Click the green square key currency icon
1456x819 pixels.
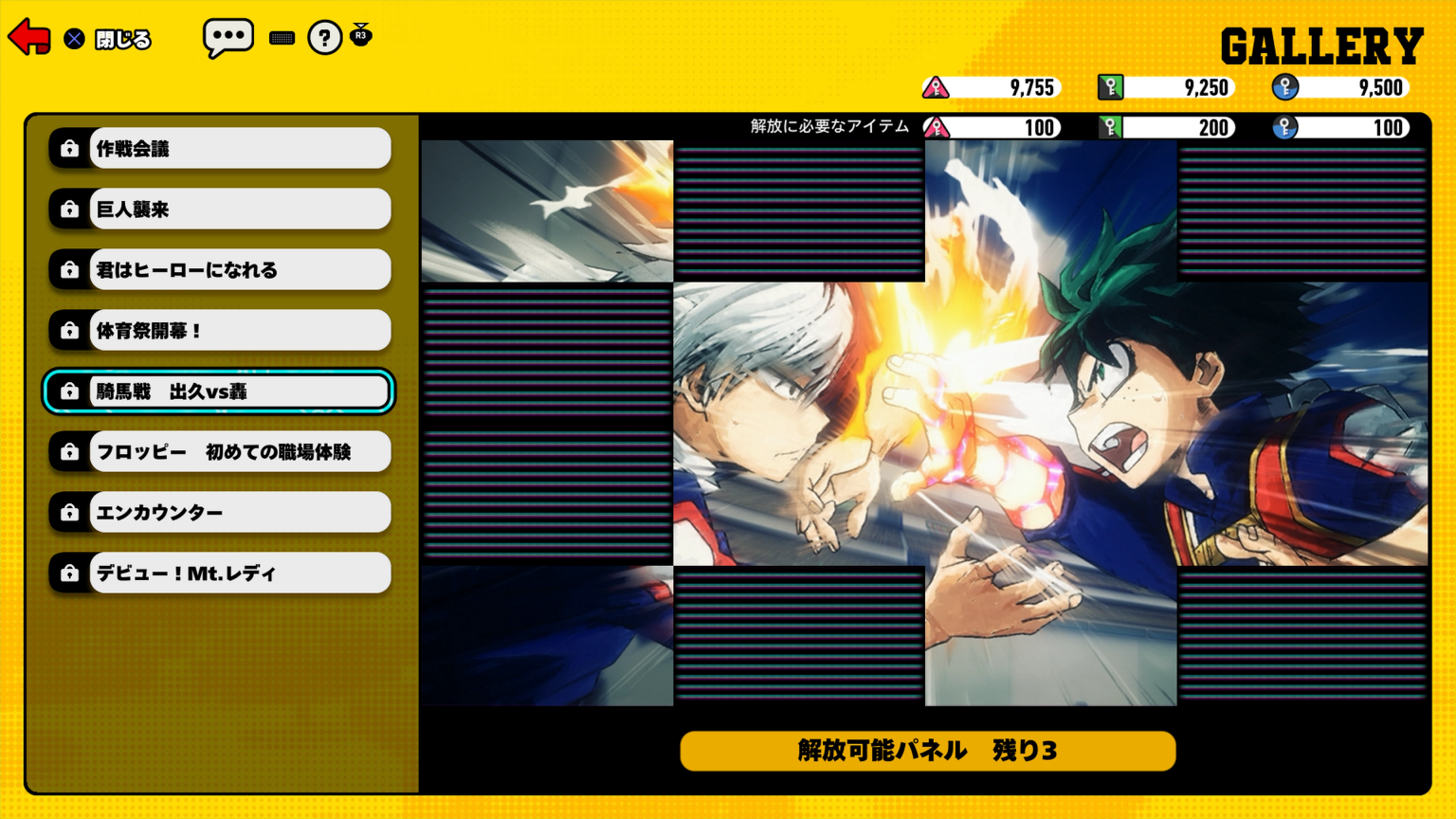point(1111,86)
